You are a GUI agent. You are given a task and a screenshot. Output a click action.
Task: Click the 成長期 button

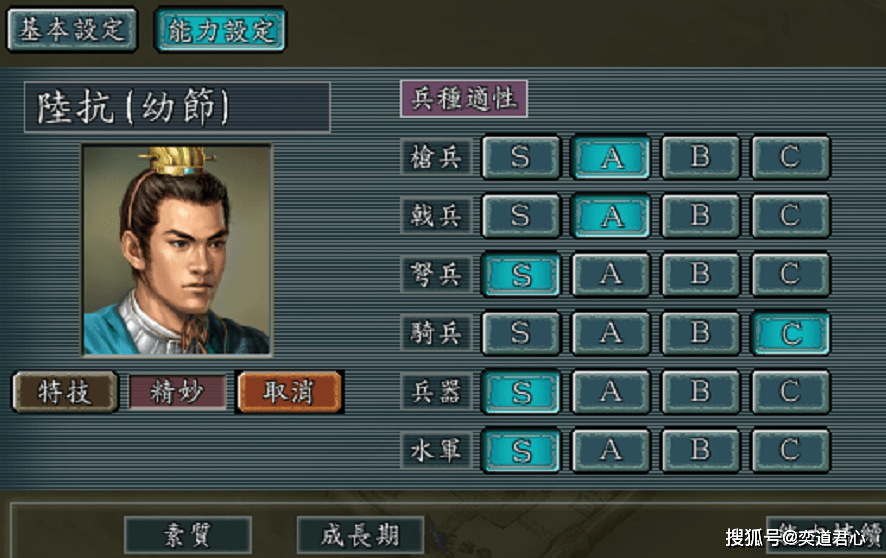(x=360, y=534)
